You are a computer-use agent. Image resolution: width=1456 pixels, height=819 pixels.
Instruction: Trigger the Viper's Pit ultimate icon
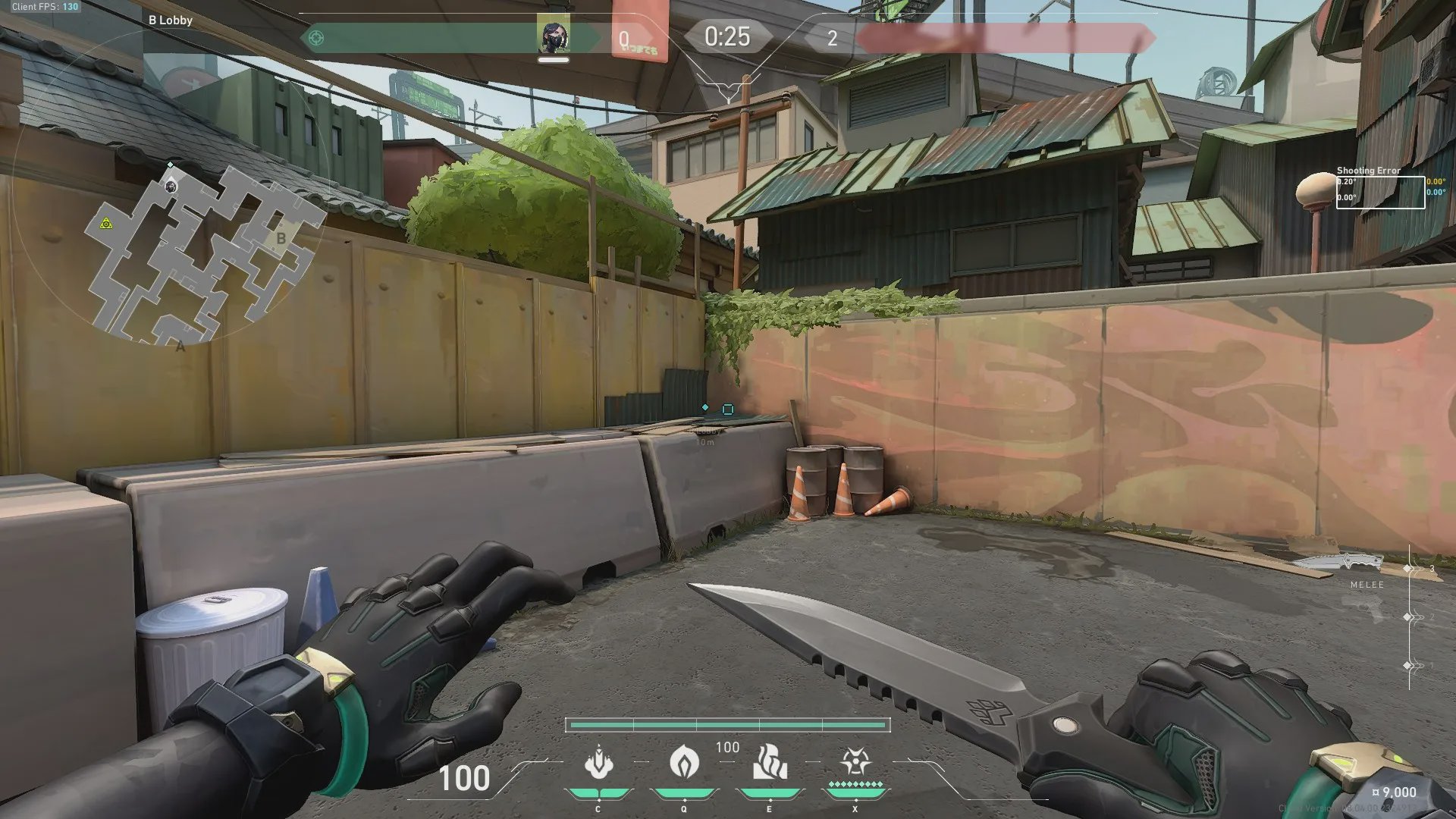tap(855, 762)
